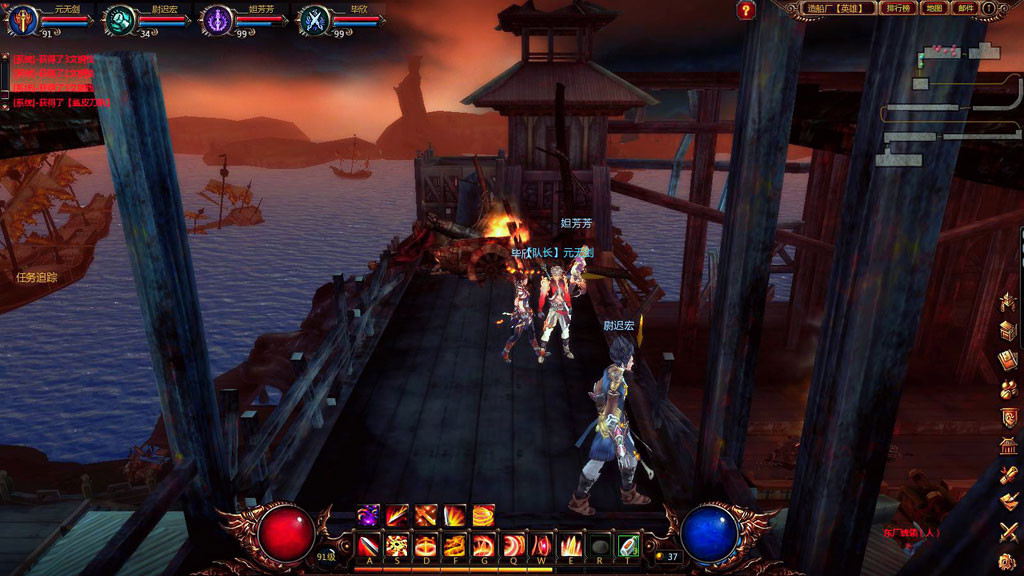This screenshot has width=1024, height=576.
Task: Select party member 尉迟宏's fist portrait
Action: 120,19
